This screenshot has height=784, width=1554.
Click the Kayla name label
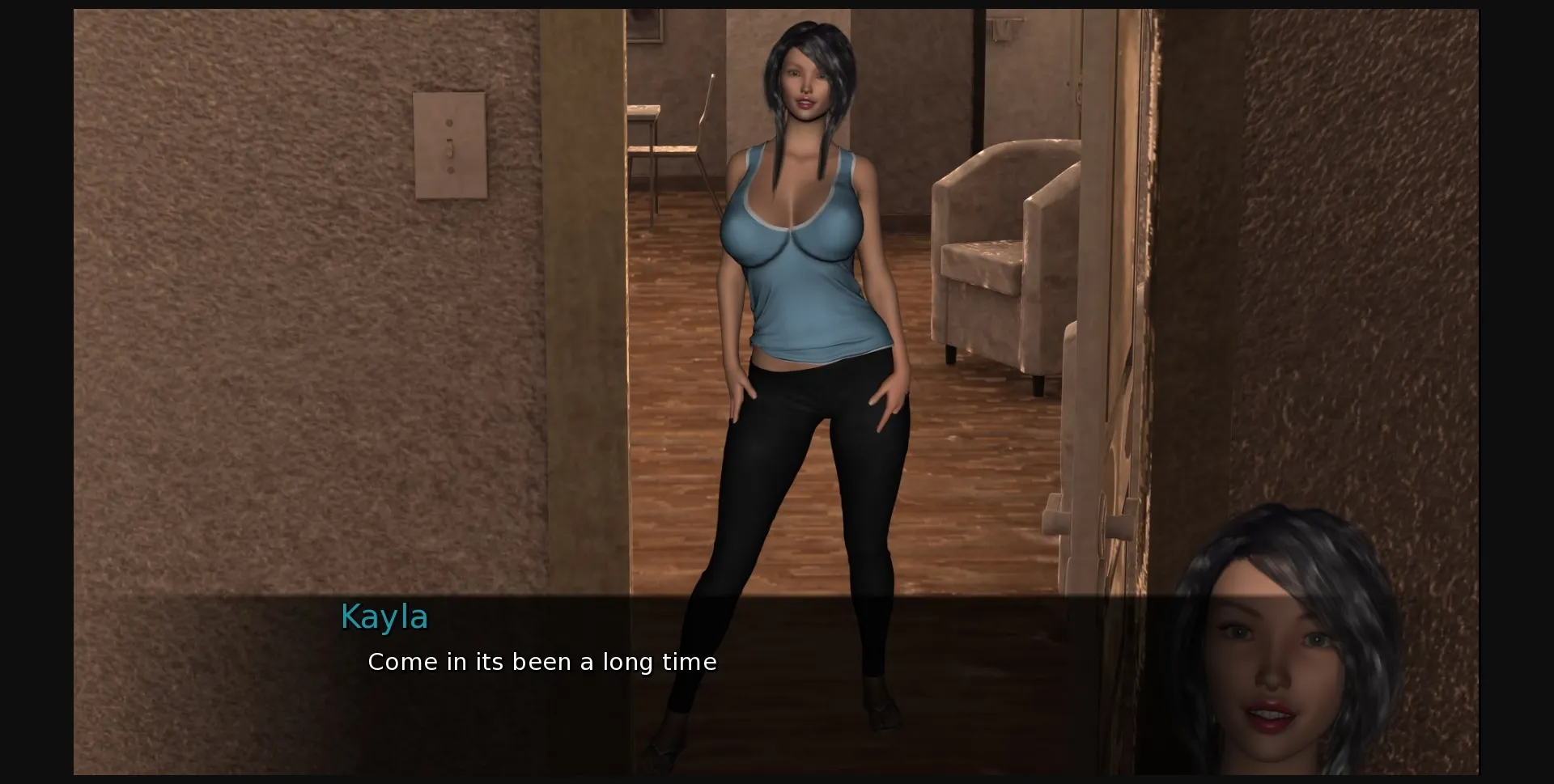coord(384,617)
